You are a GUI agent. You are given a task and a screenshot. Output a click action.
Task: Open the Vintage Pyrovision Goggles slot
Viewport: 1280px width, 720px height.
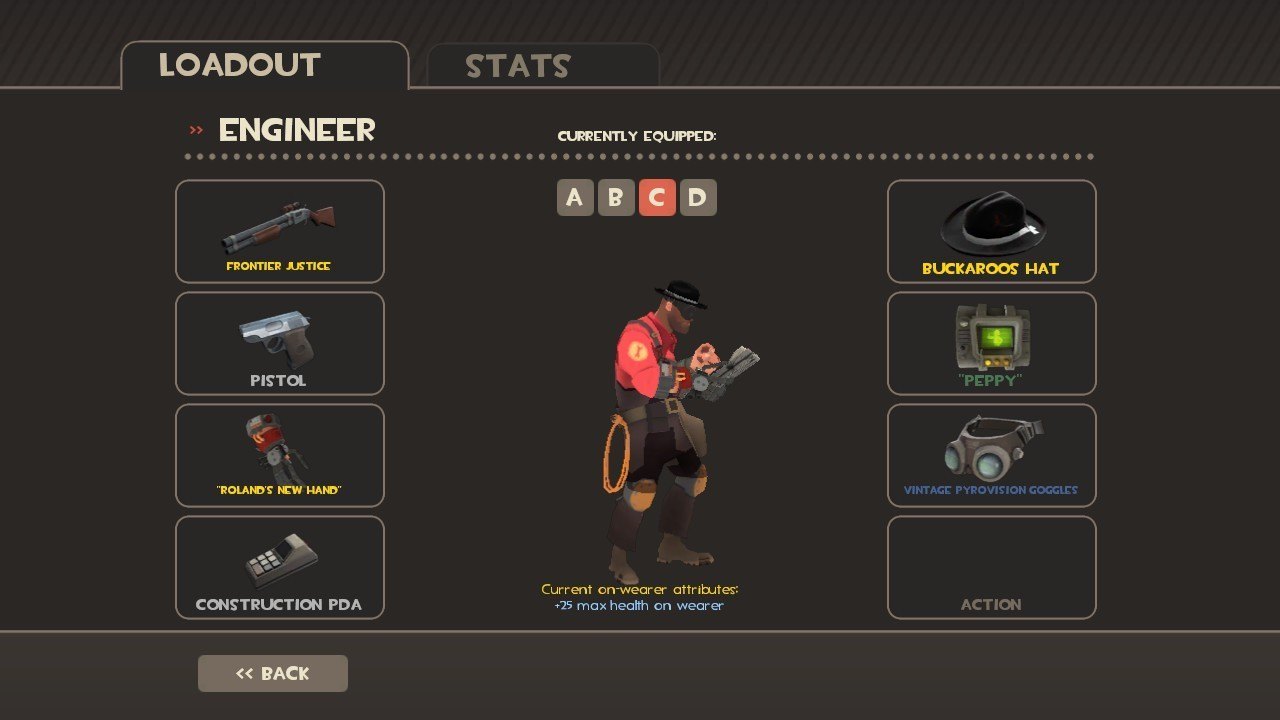[992, 456]
